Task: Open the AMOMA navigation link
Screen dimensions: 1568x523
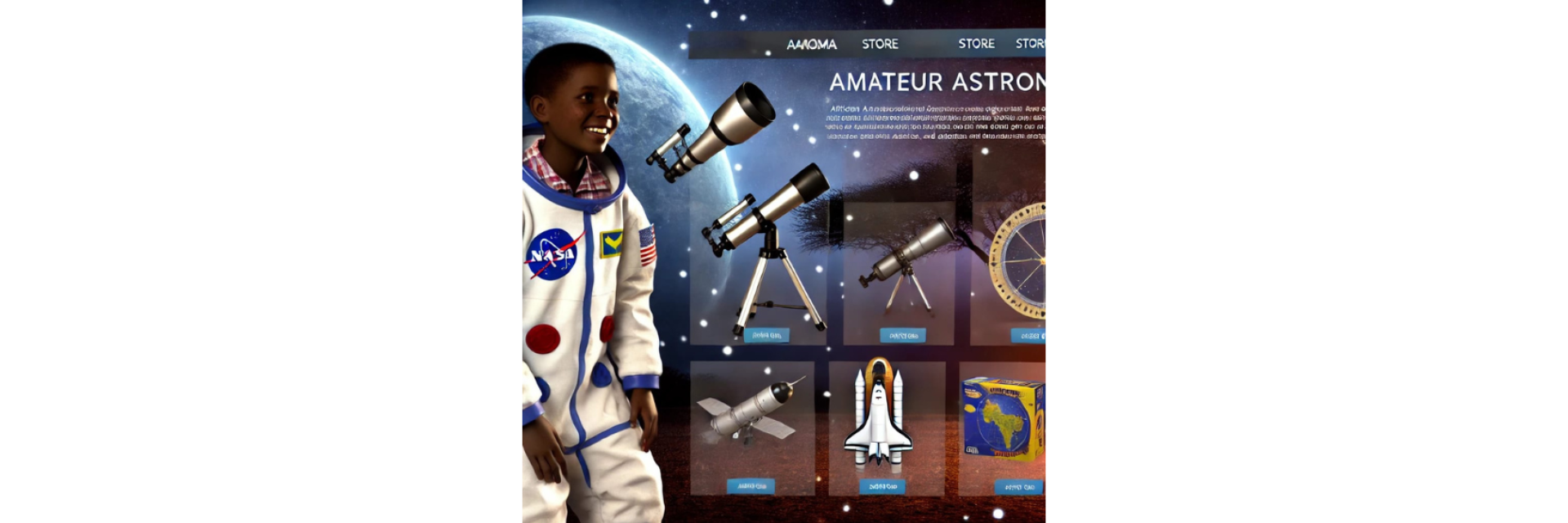Action: click(x=811, y=44)
